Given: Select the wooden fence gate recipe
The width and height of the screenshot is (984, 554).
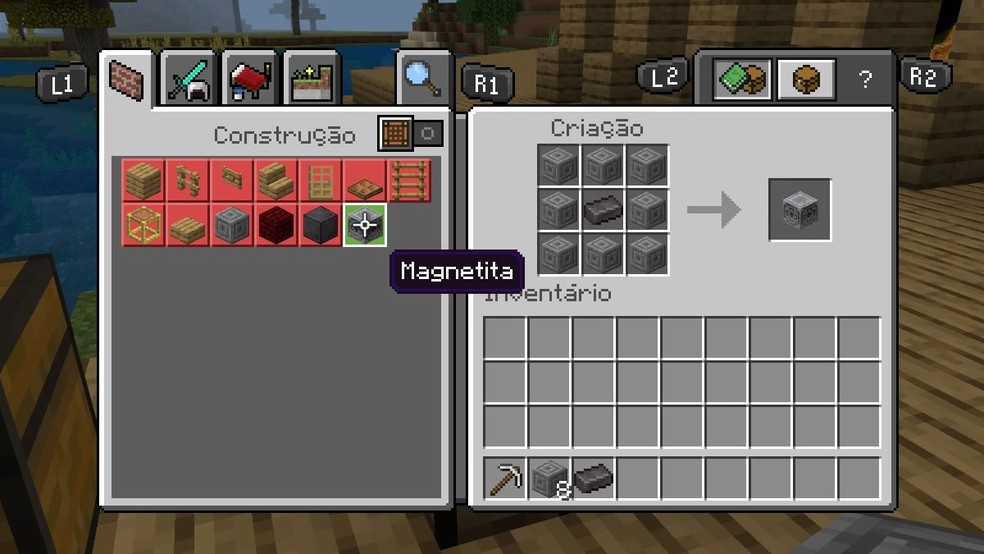Looking at the screenshot, I should pyautogui.click(x=231, y=180).
